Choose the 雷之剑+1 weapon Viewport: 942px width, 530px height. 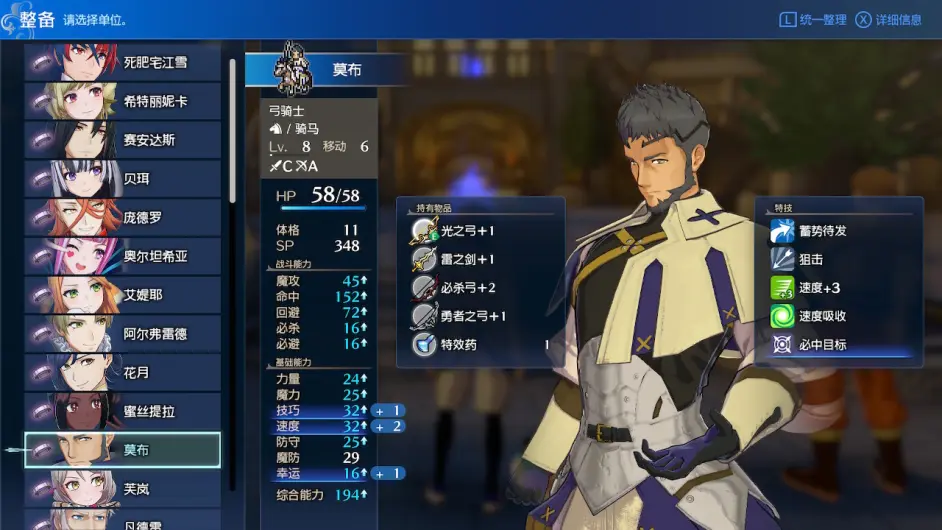[x=467, y=259]
